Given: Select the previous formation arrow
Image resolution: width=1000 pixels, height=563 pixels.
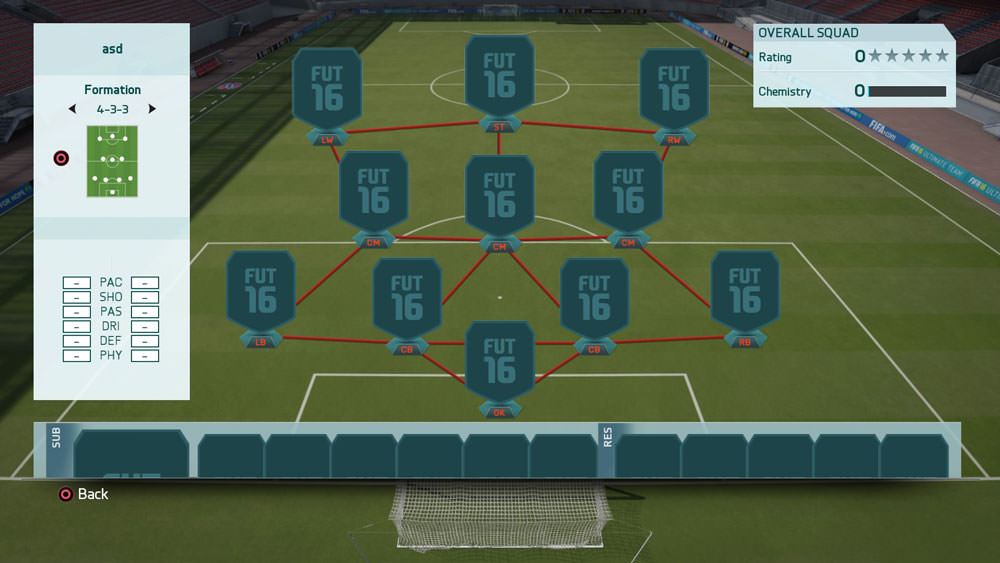Looking at the screenshot, I should 71,109.
